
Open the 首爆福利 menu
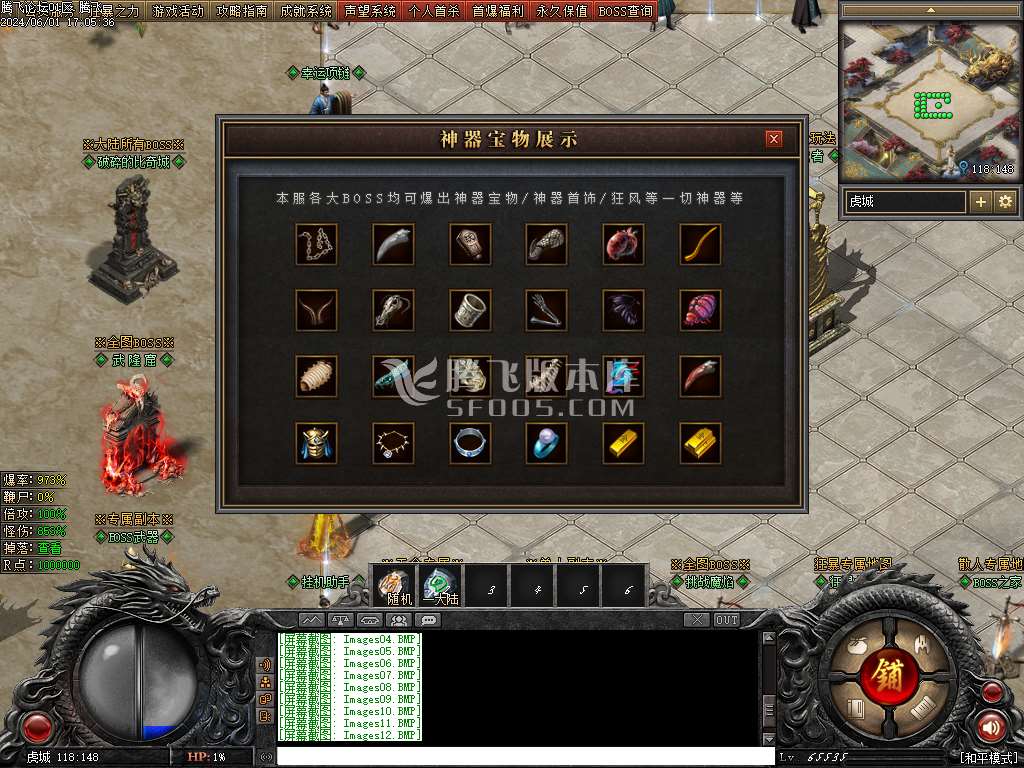point(498,11)
